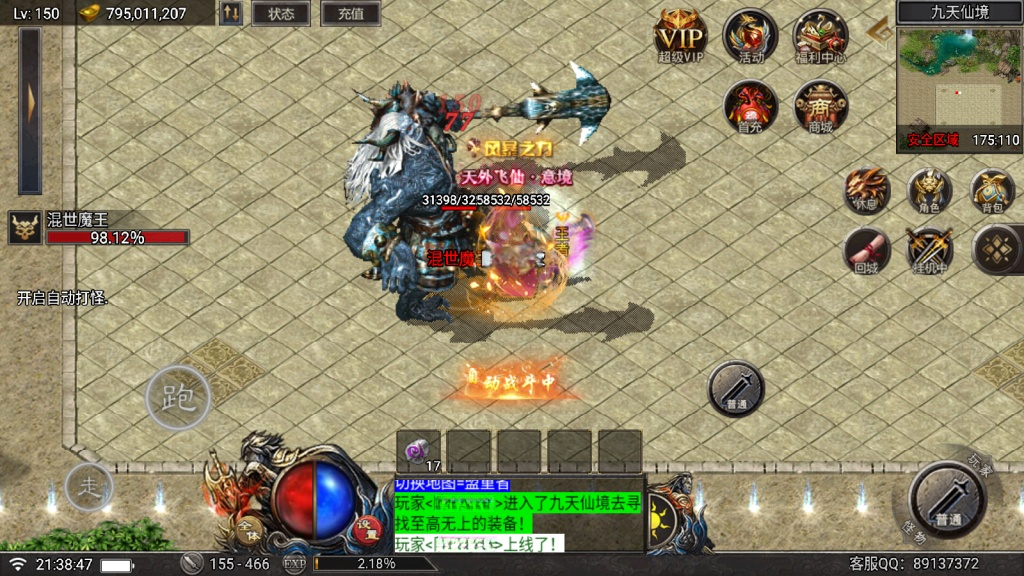Open the 角色 character sheet
Screen dimensions: 1024x576
[x=929, y=190]
